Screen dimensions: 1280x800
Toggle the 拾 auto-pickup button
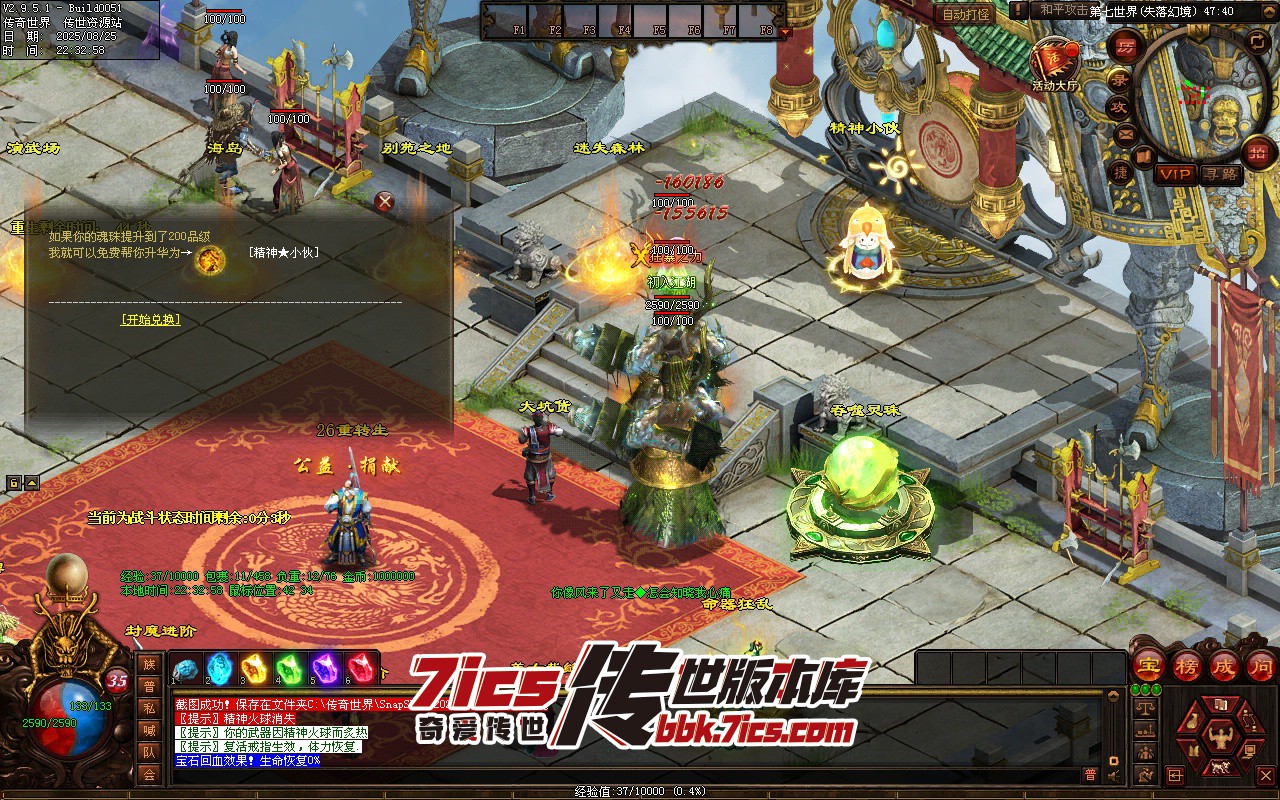point(1257,152)
